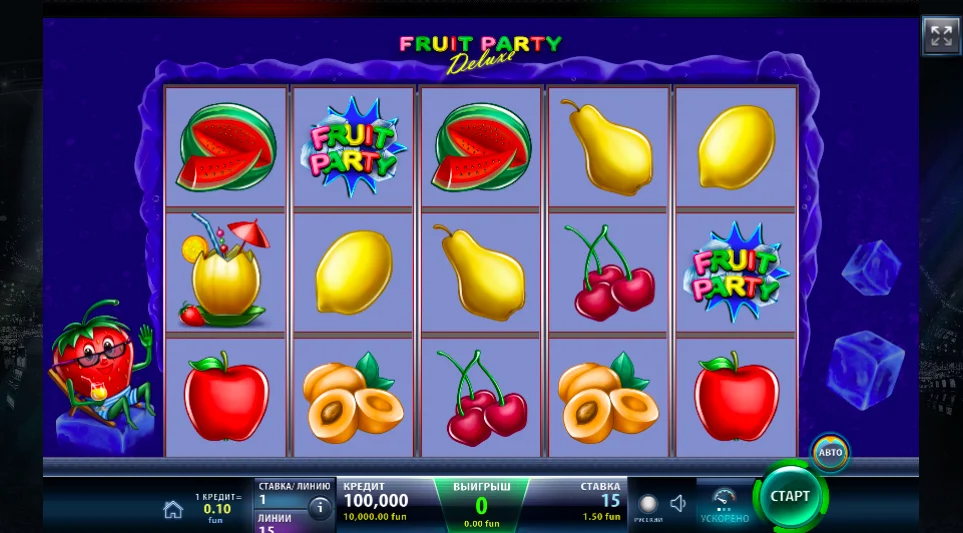Activate the УСКОРЕНО fast-spin mode
This screenshot has width=963, height=533.
pyautogui.click(x=724, y=505)
